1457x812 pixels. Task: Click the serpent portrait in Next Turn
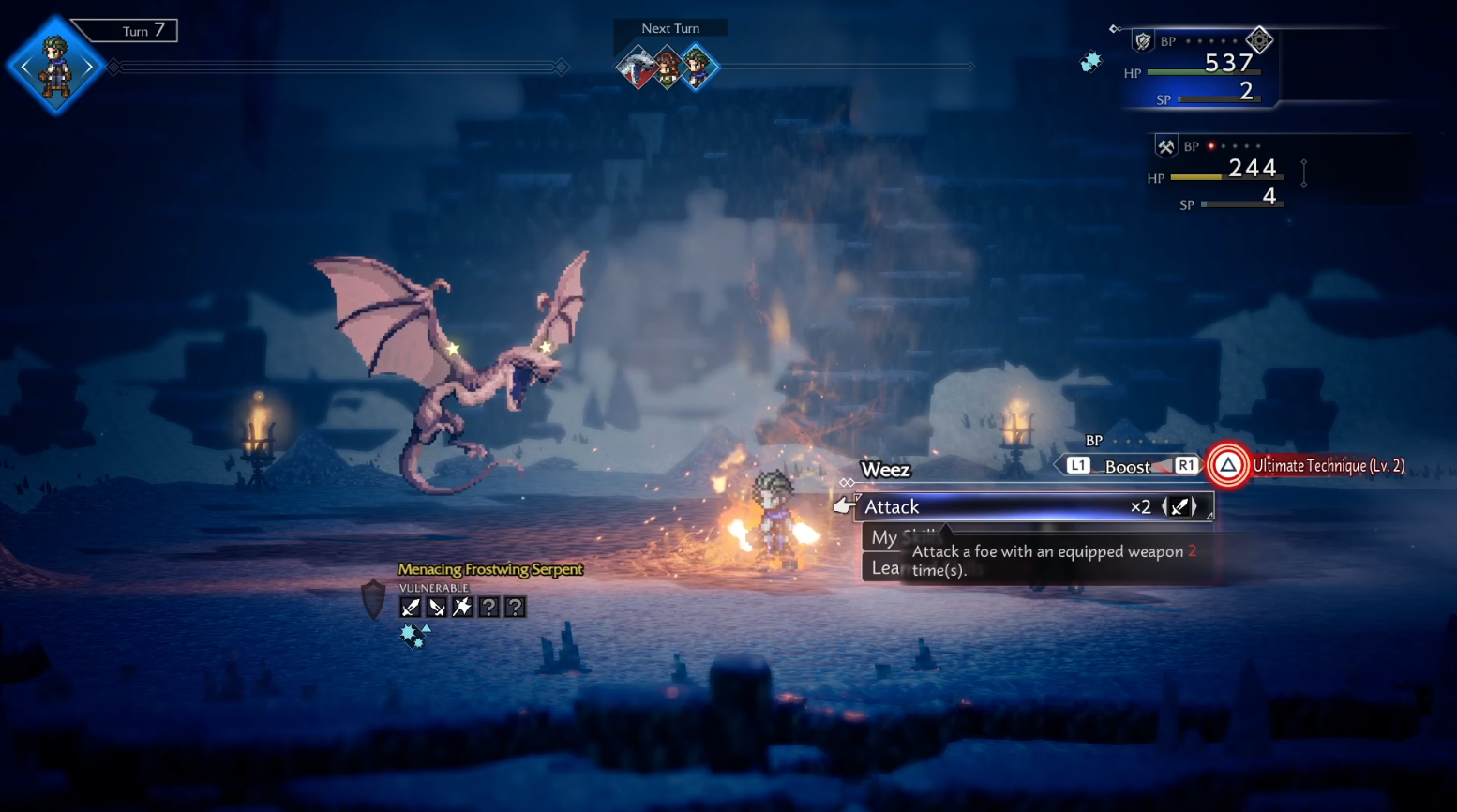(636, 68)
